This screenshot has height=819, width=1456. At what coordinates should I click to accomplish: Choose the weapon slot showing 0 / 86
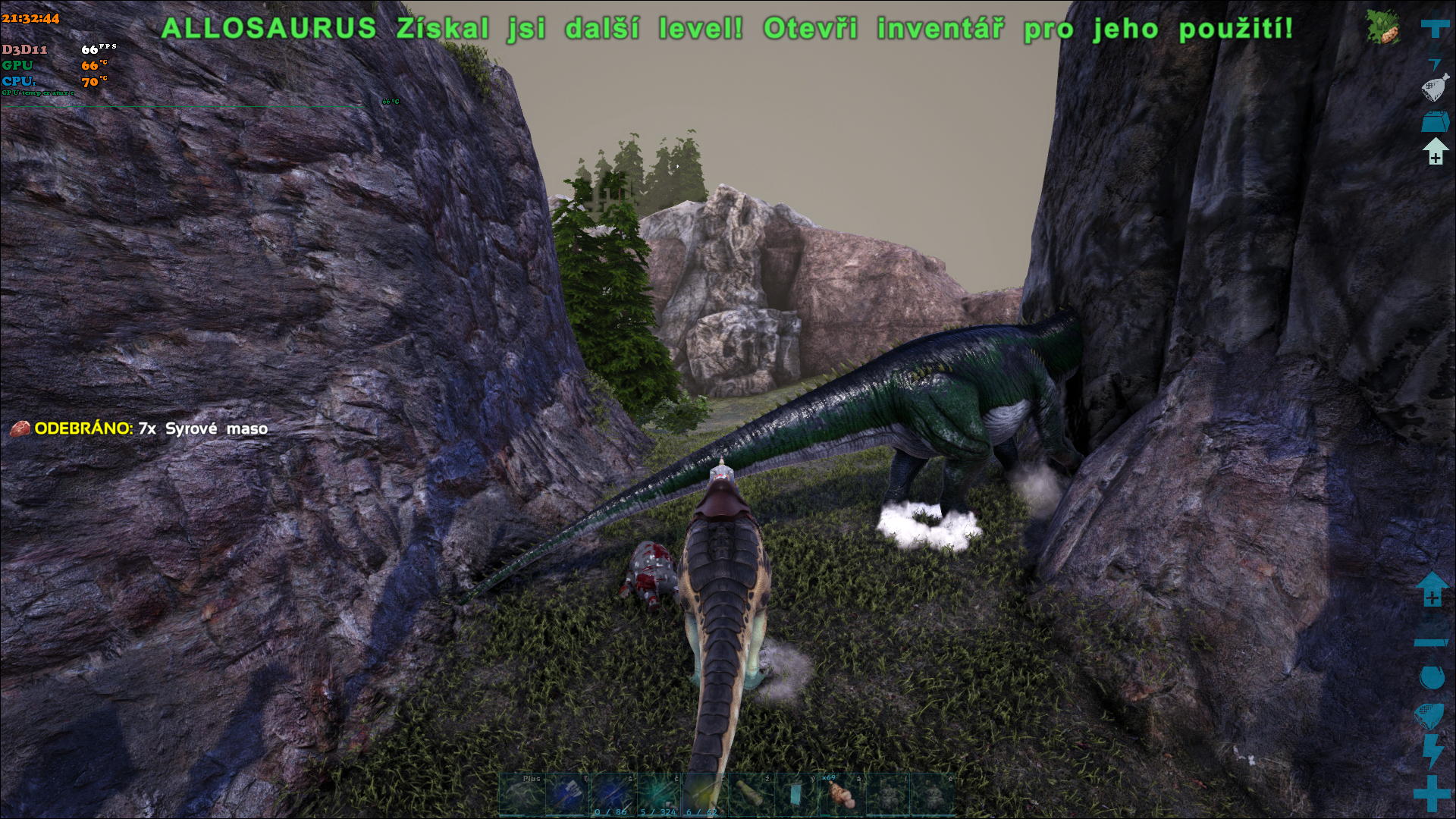point(613,794)
